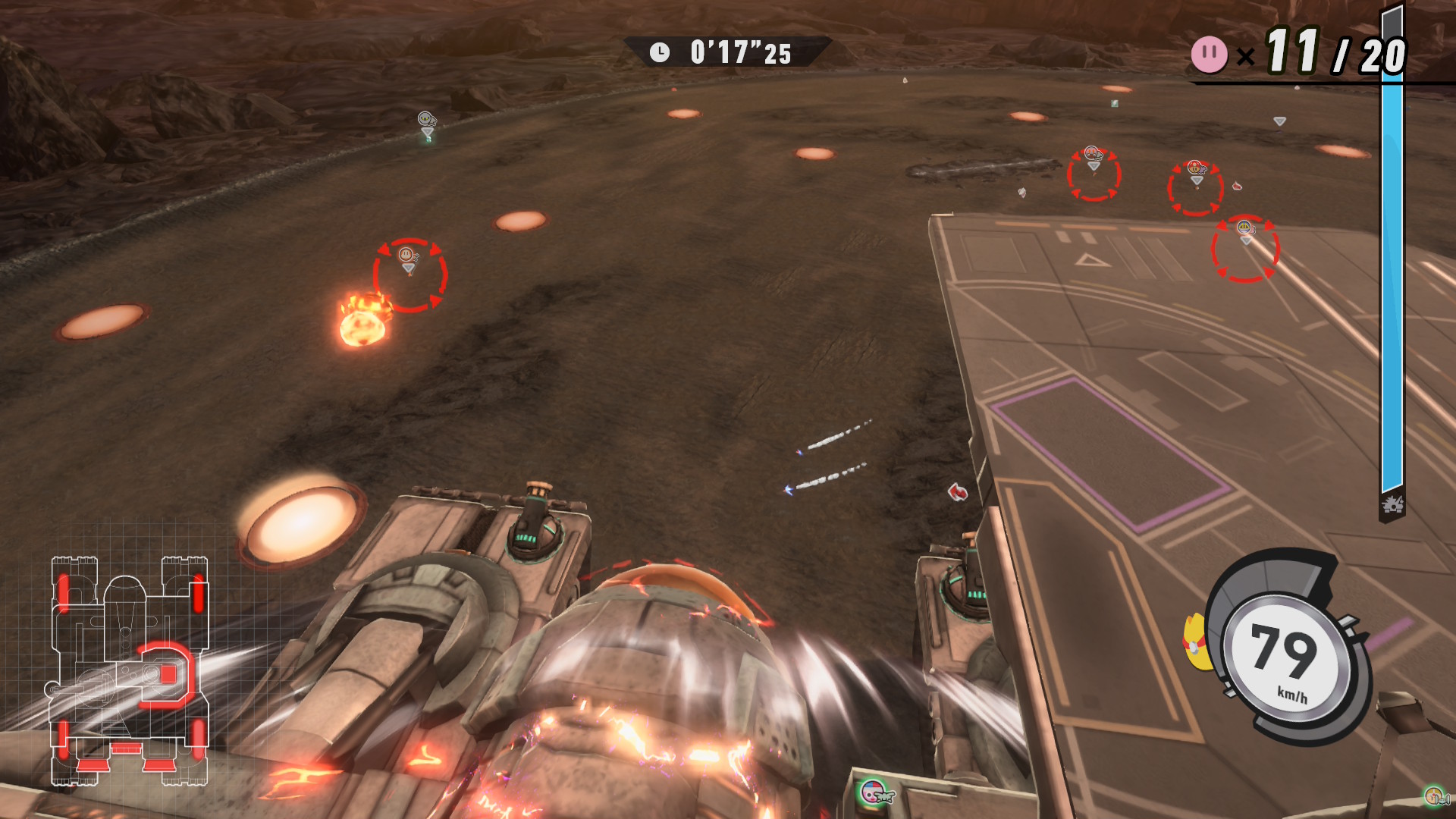Screen dimensions: 1456x819
Task: Click the machine icon below the blue gauge
Action: (x=1392, y=505)
